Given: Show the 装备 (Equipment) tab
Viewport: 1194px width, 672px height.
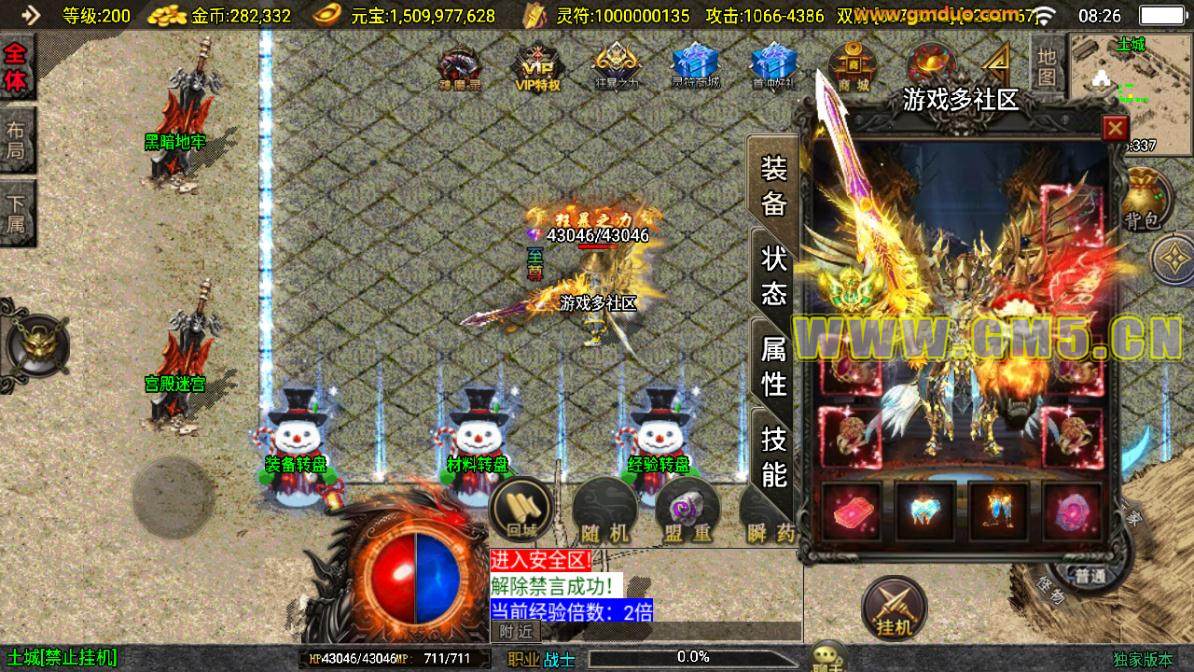Looking at the screenshot, I should tap(775, 186).
